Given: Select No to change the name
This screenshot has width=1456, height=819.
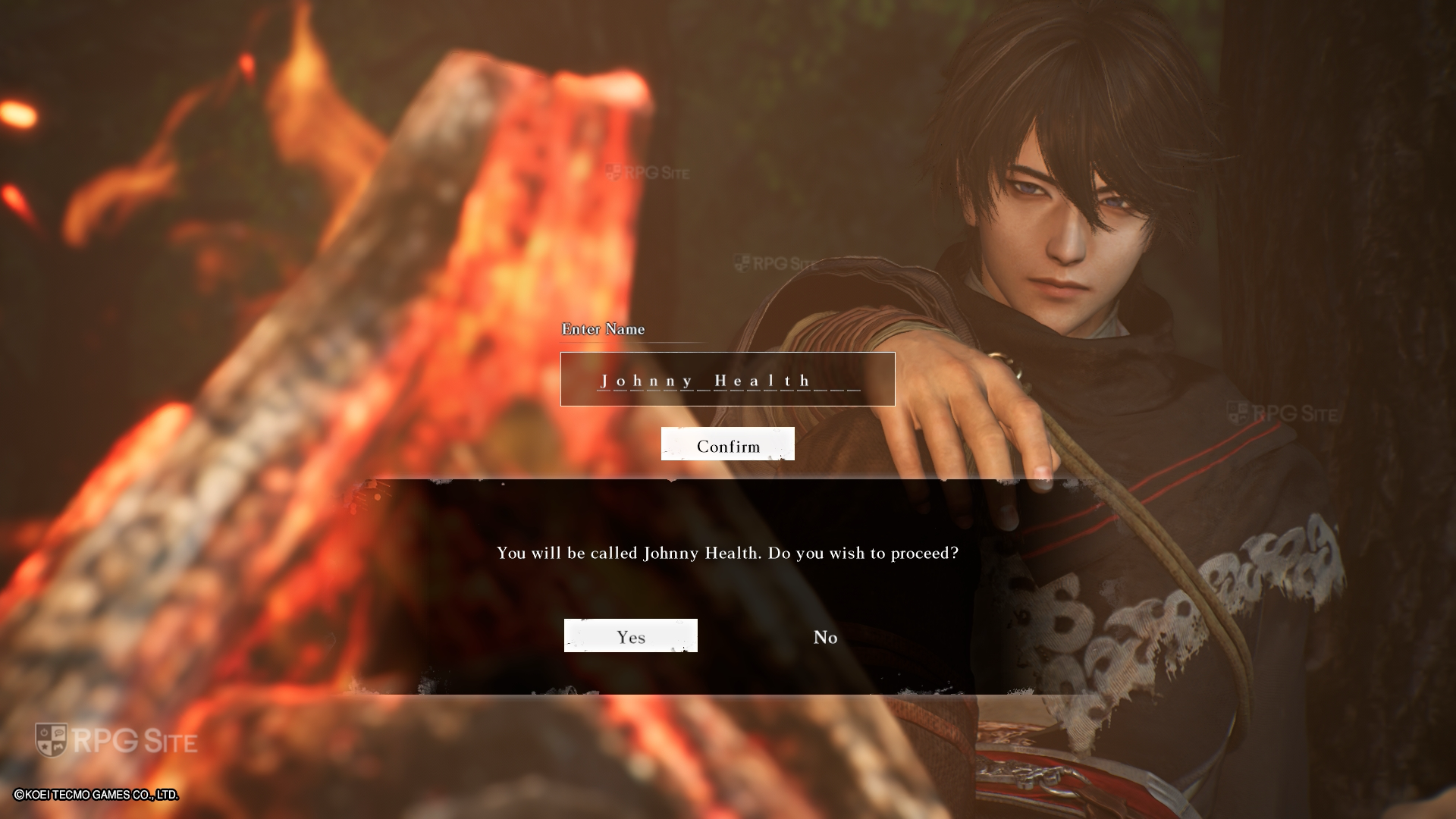Looking at the screenshot, I should [x=825, y=637].
